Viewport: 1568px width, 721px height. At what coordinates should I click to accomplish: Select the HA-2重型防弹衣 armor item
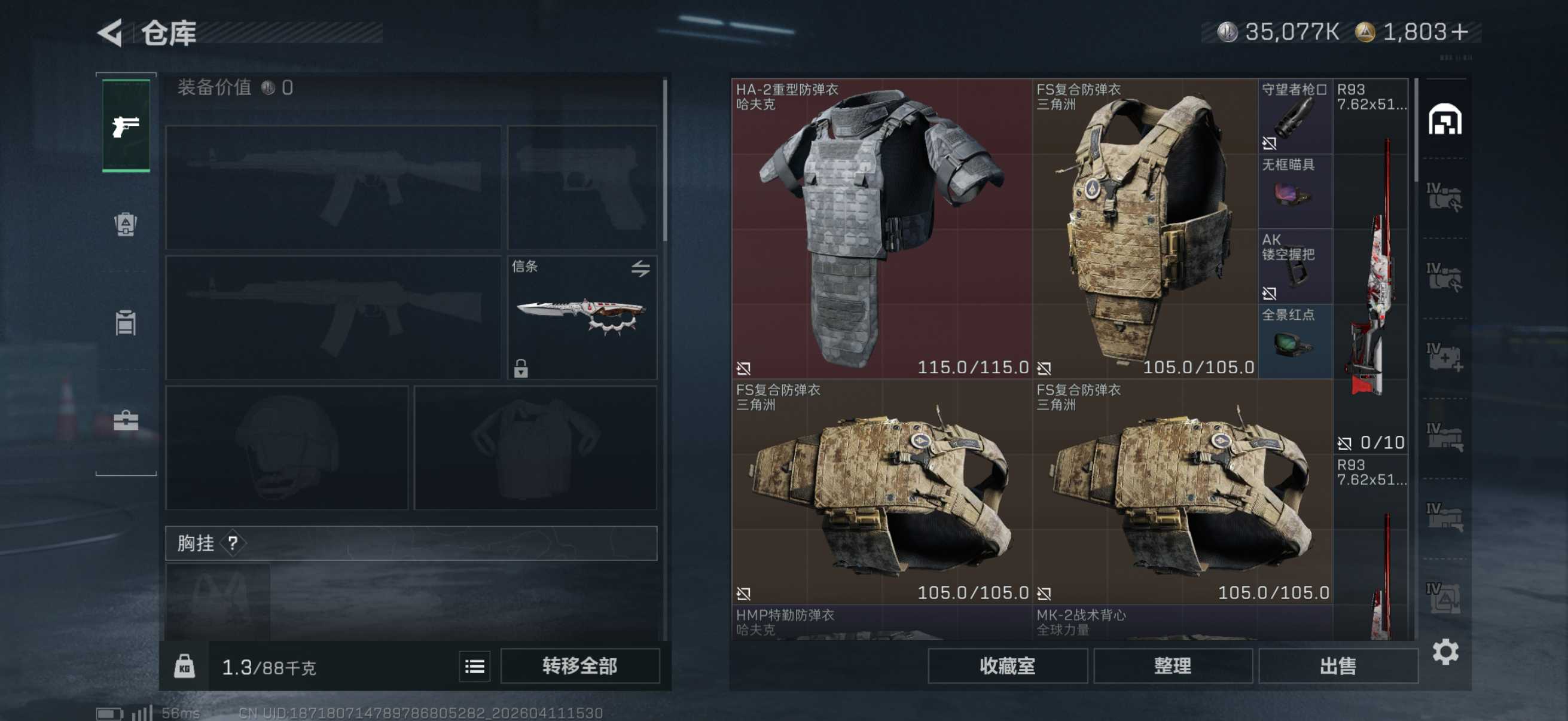[x=881, y=228]
